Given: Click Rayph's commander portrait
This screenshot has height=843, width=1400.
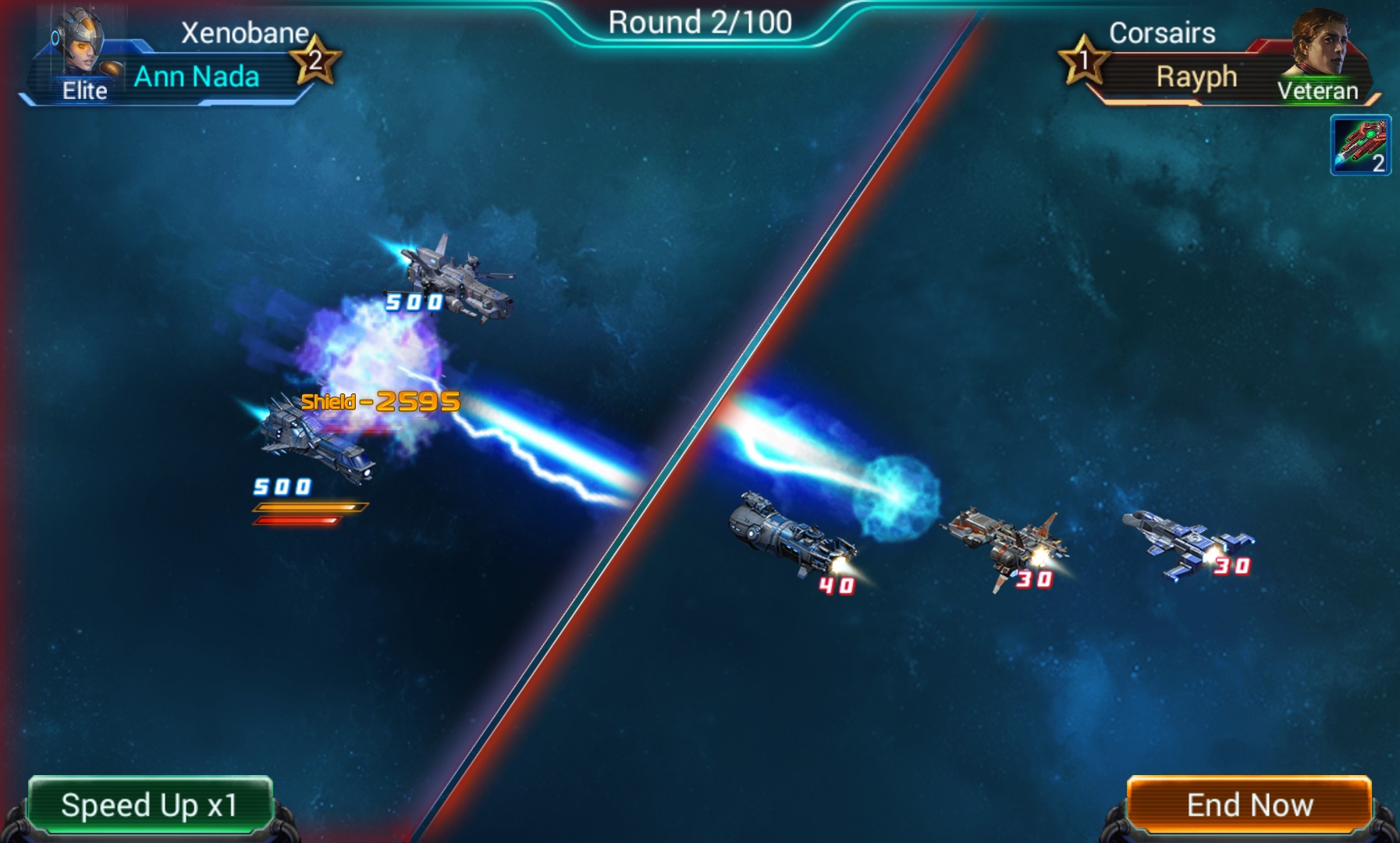Looking at the screenshot, I should [1320, 44].
